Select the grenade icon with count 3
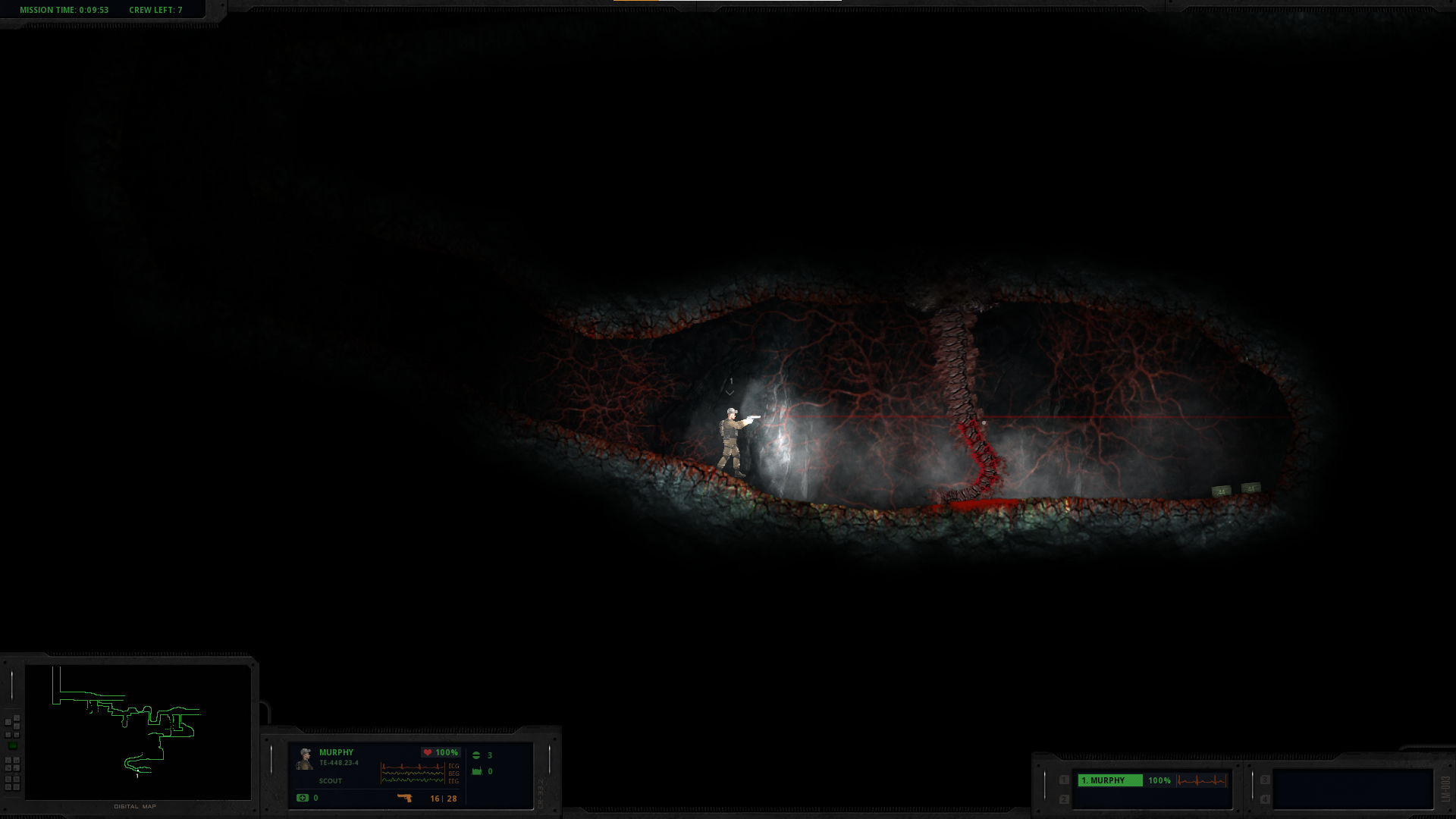1456x819 pixels. coord(476,755)
